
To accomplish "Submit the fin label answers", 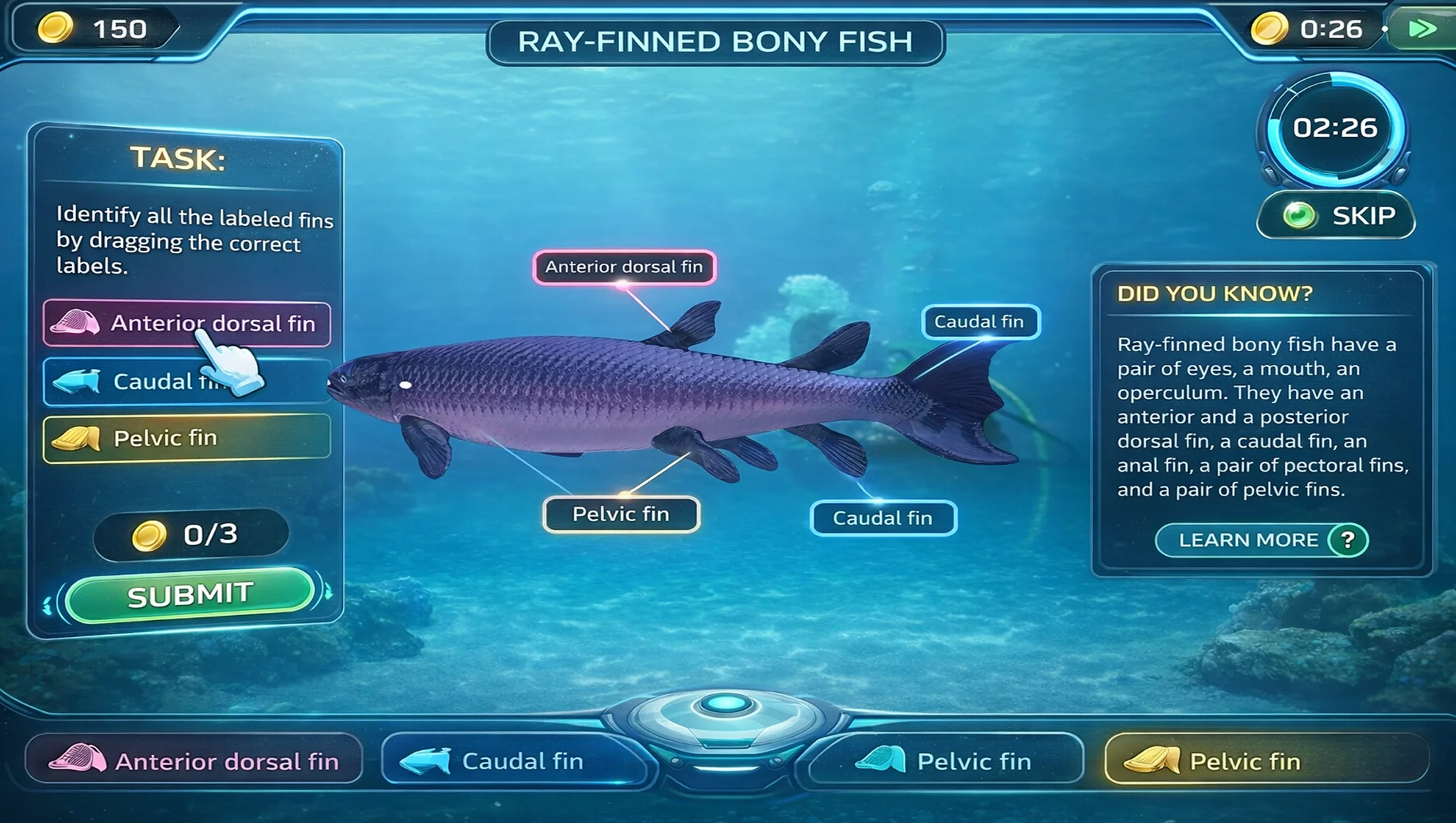I will click(x=189, y=595).
